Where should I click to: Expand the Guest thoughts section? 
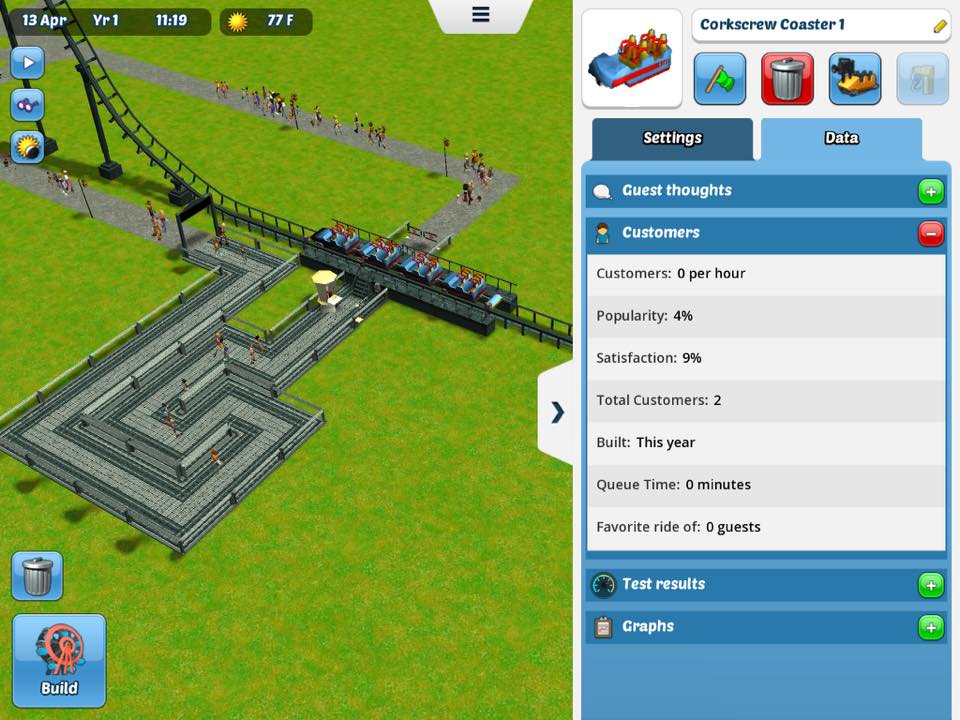(x=931, y=191)
